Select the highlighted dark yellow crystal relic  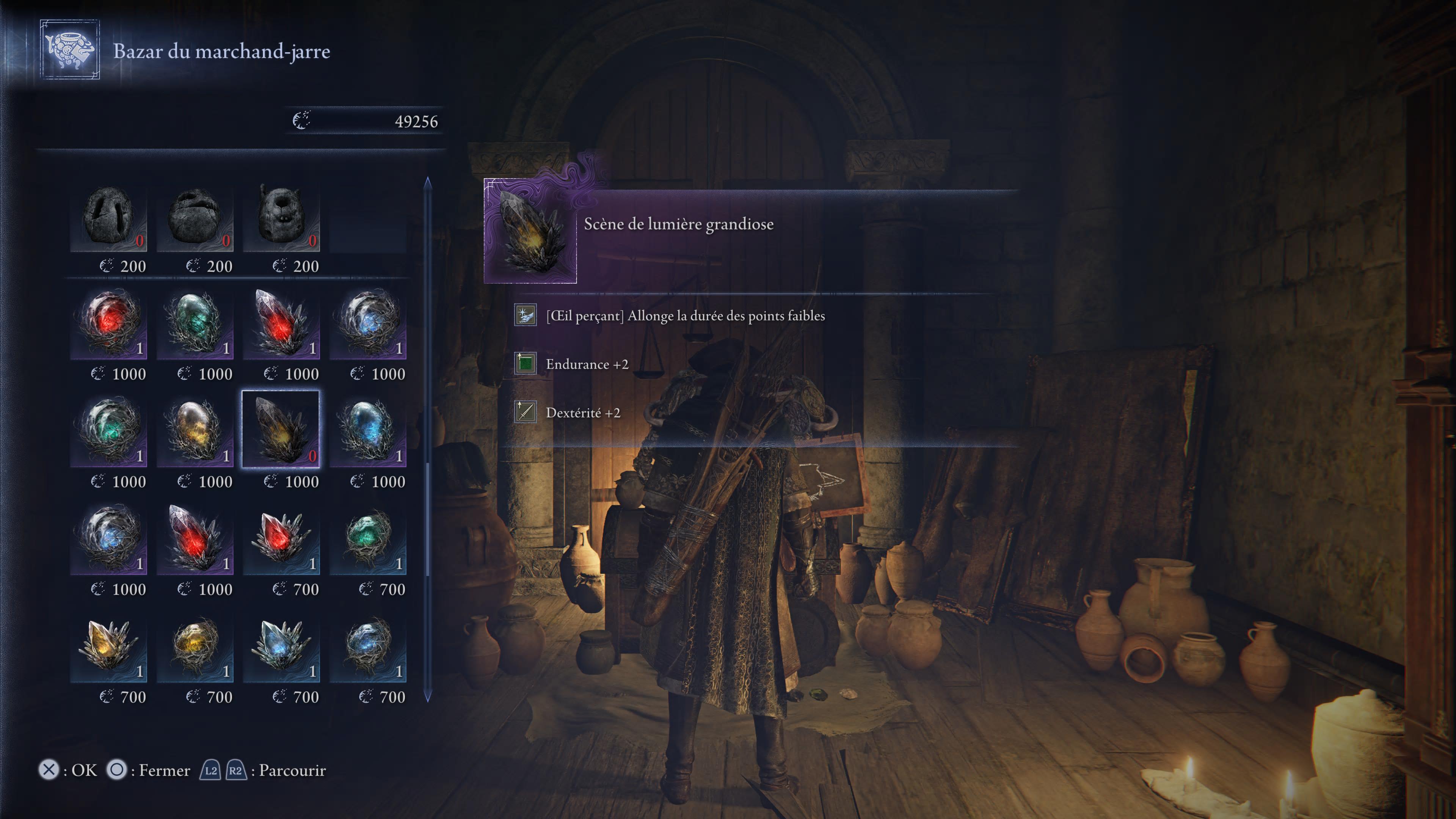click(281, 430)
